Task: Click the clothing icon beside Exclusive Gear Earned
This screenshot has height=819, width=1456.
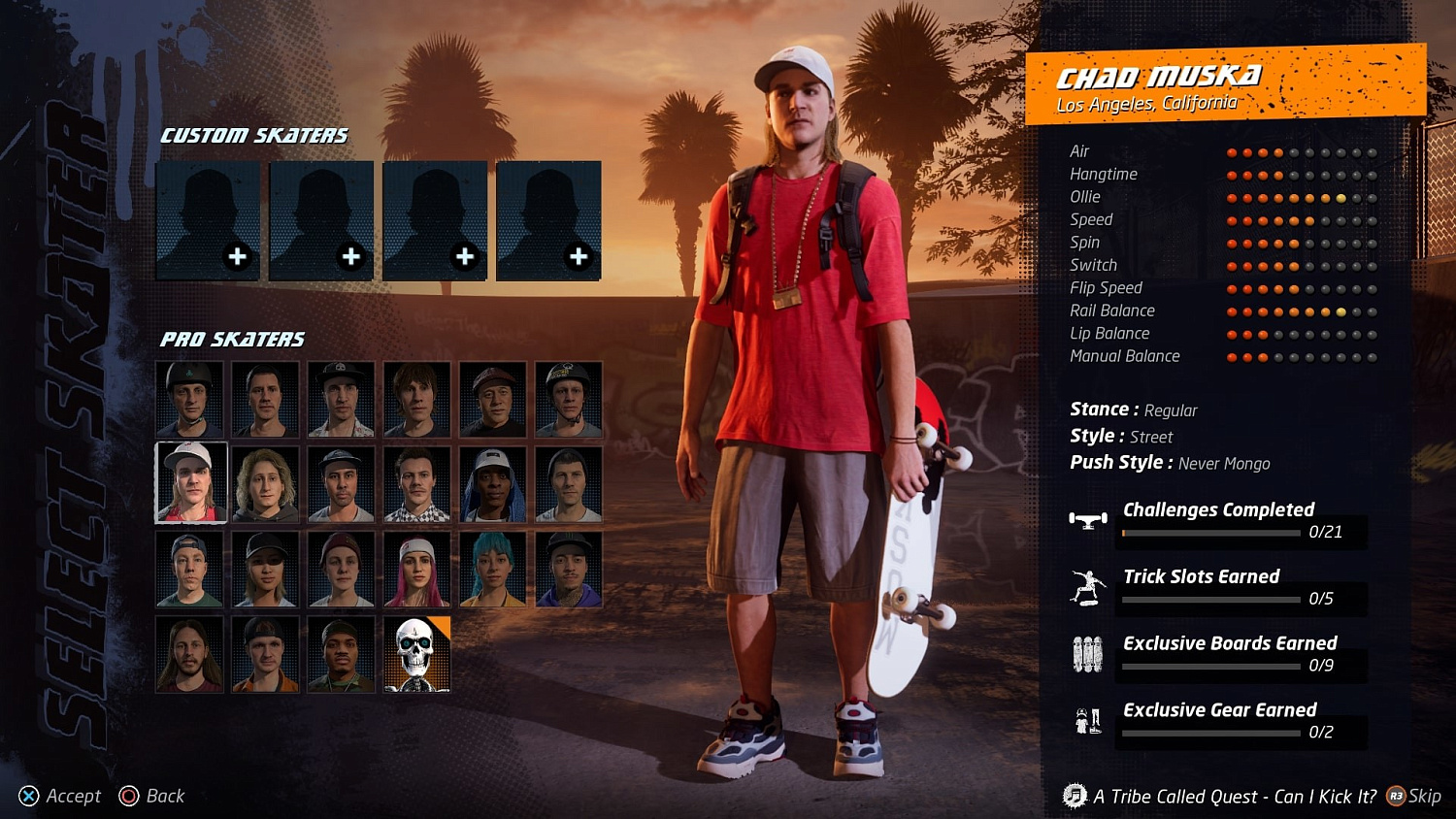Action: click(1089, 718)
